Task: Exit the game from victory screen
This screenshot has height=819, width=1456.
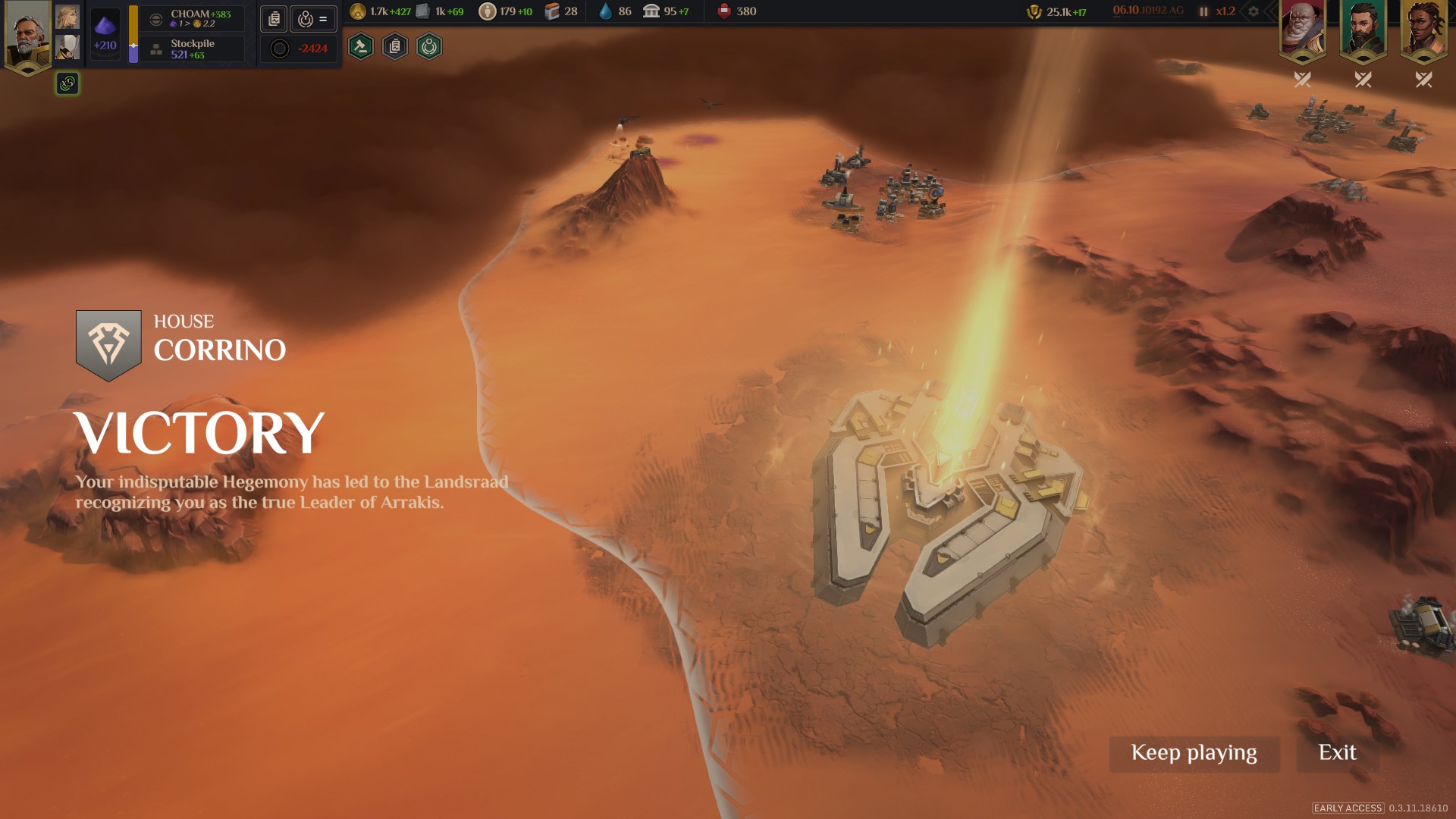Action: [1337, 753]
